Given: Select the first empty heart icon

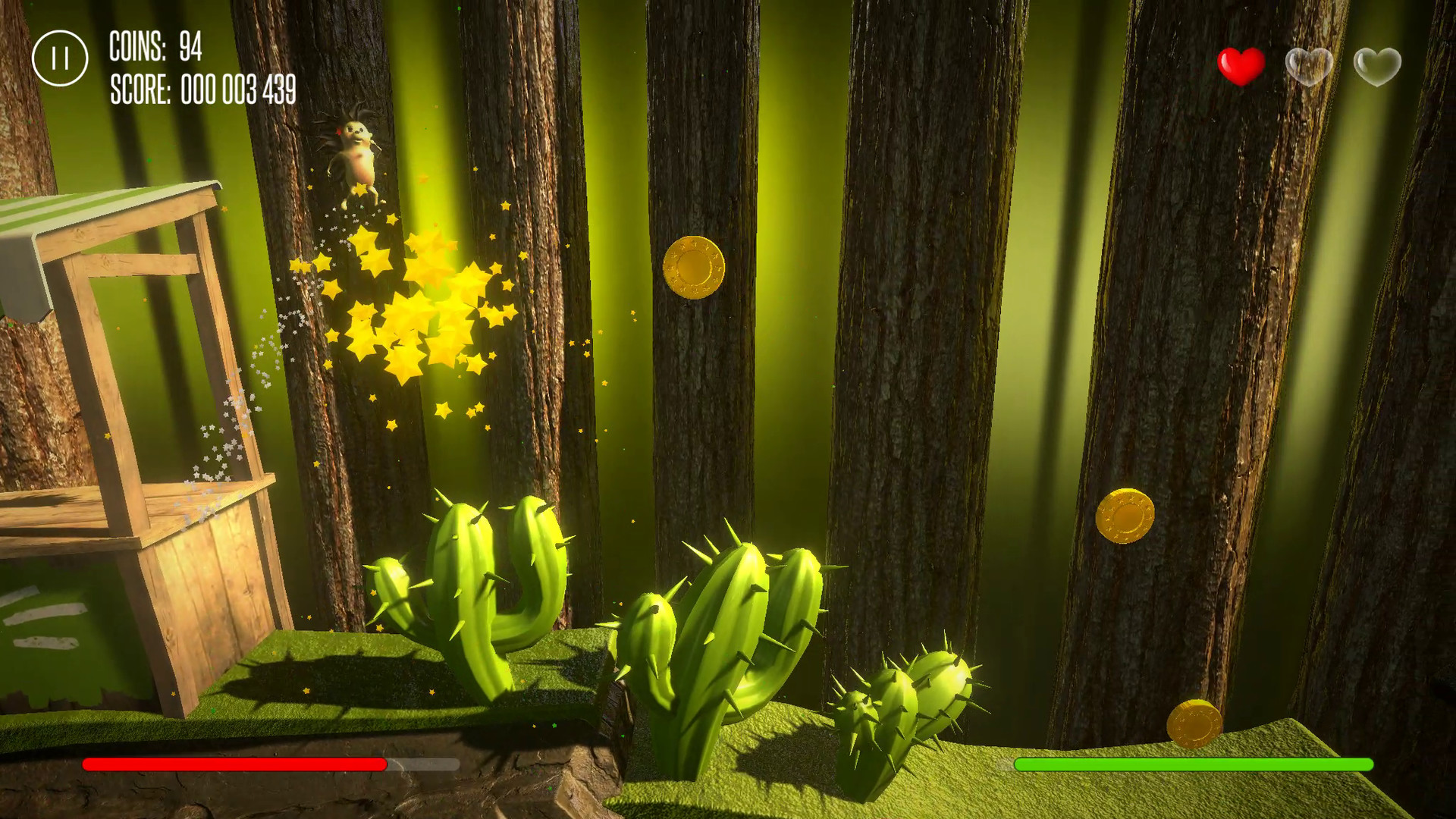Looking at the screenshot, I should (1310, 67).
